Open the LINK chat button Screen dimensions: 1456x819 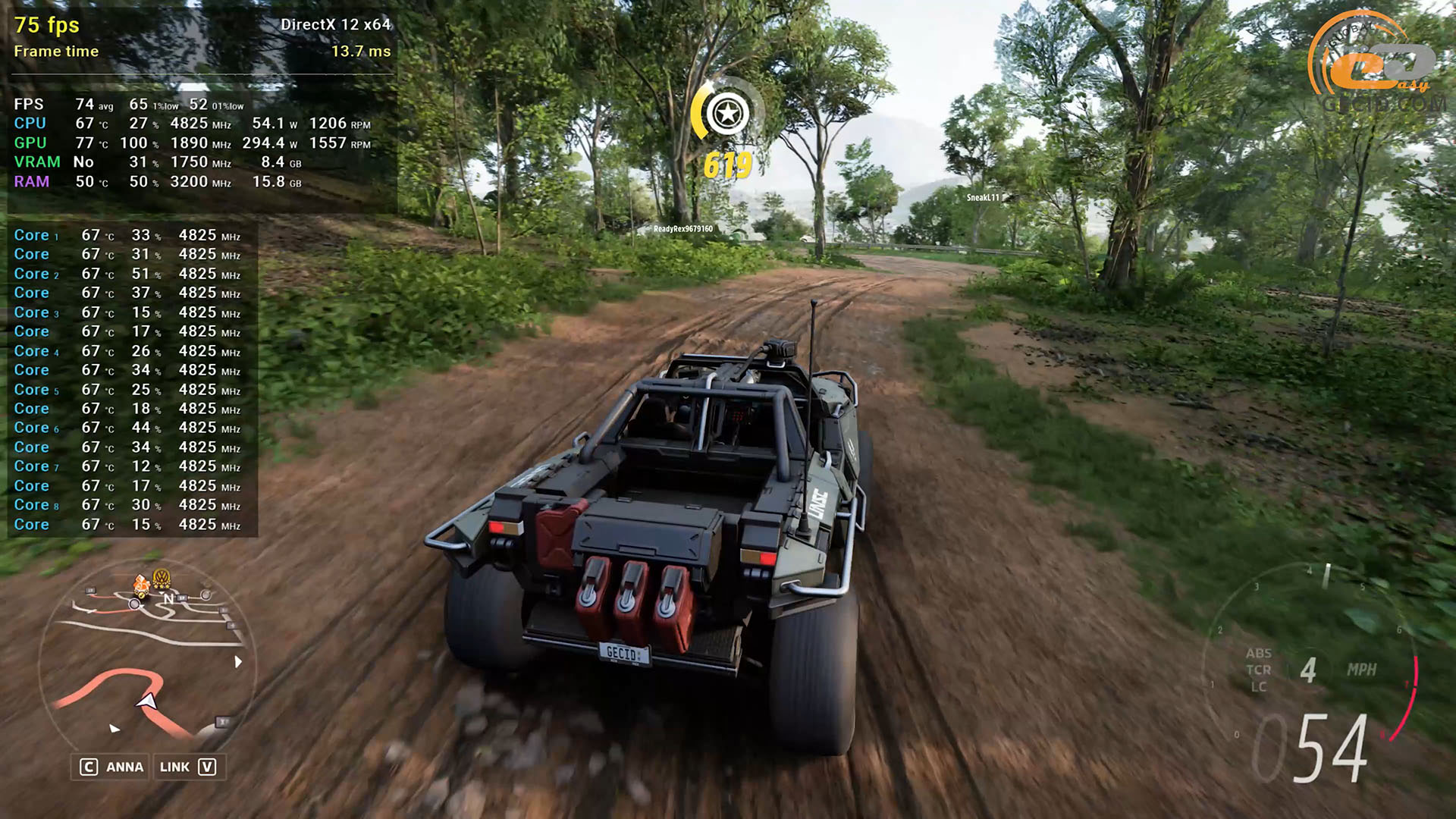pyautogui.click(x=187, y=767)
